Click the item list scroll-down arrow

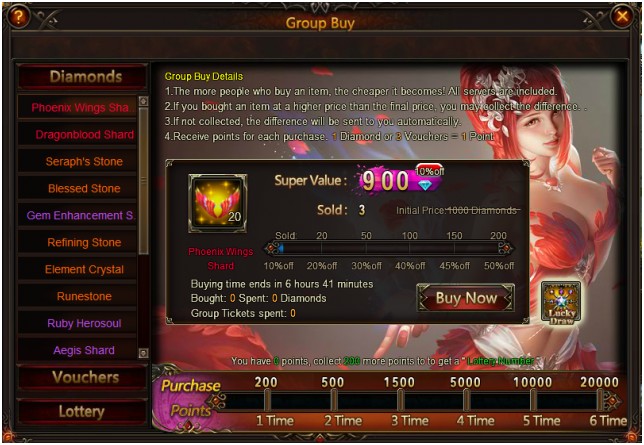pyautogui.click(x=143, y=353)
